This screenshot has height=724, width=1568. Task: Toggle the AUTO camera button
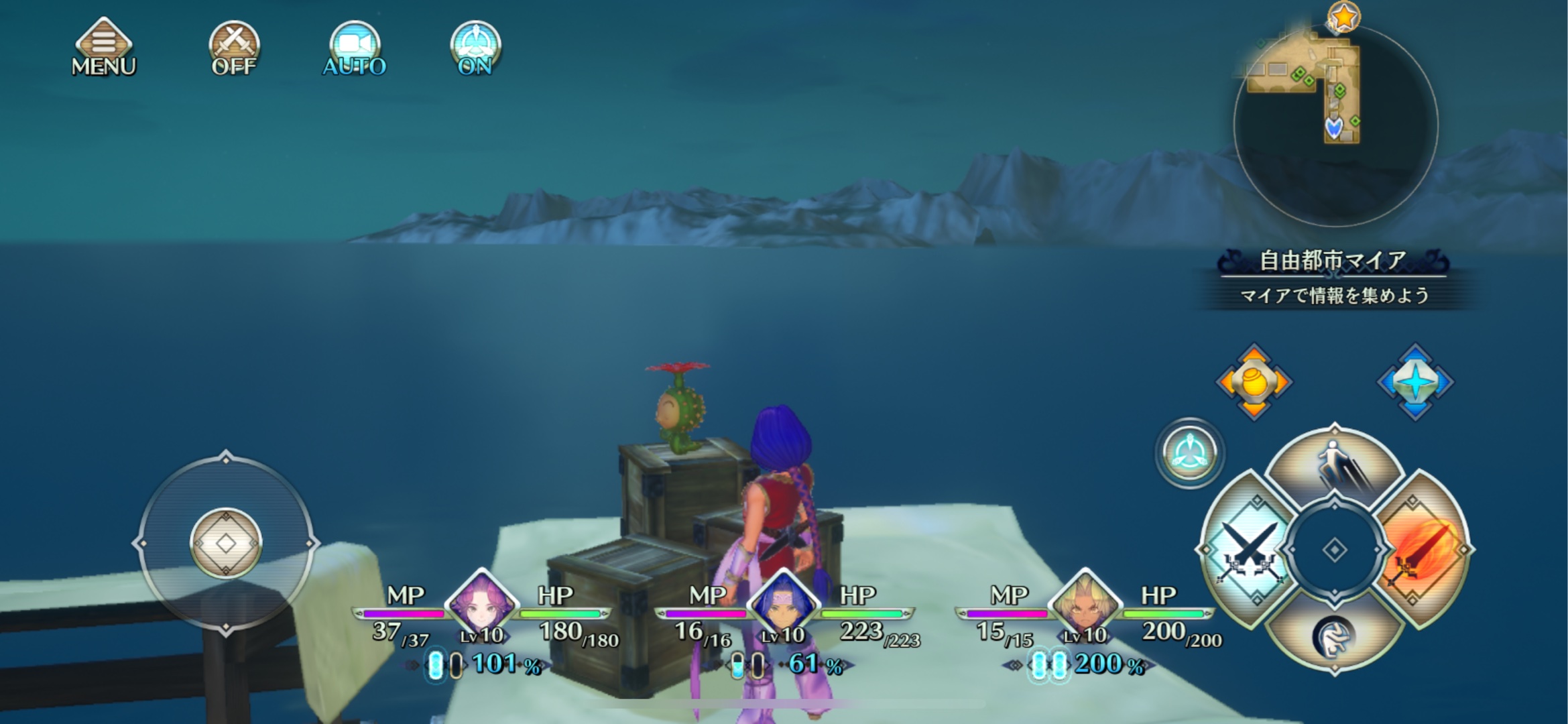point(355,48)
